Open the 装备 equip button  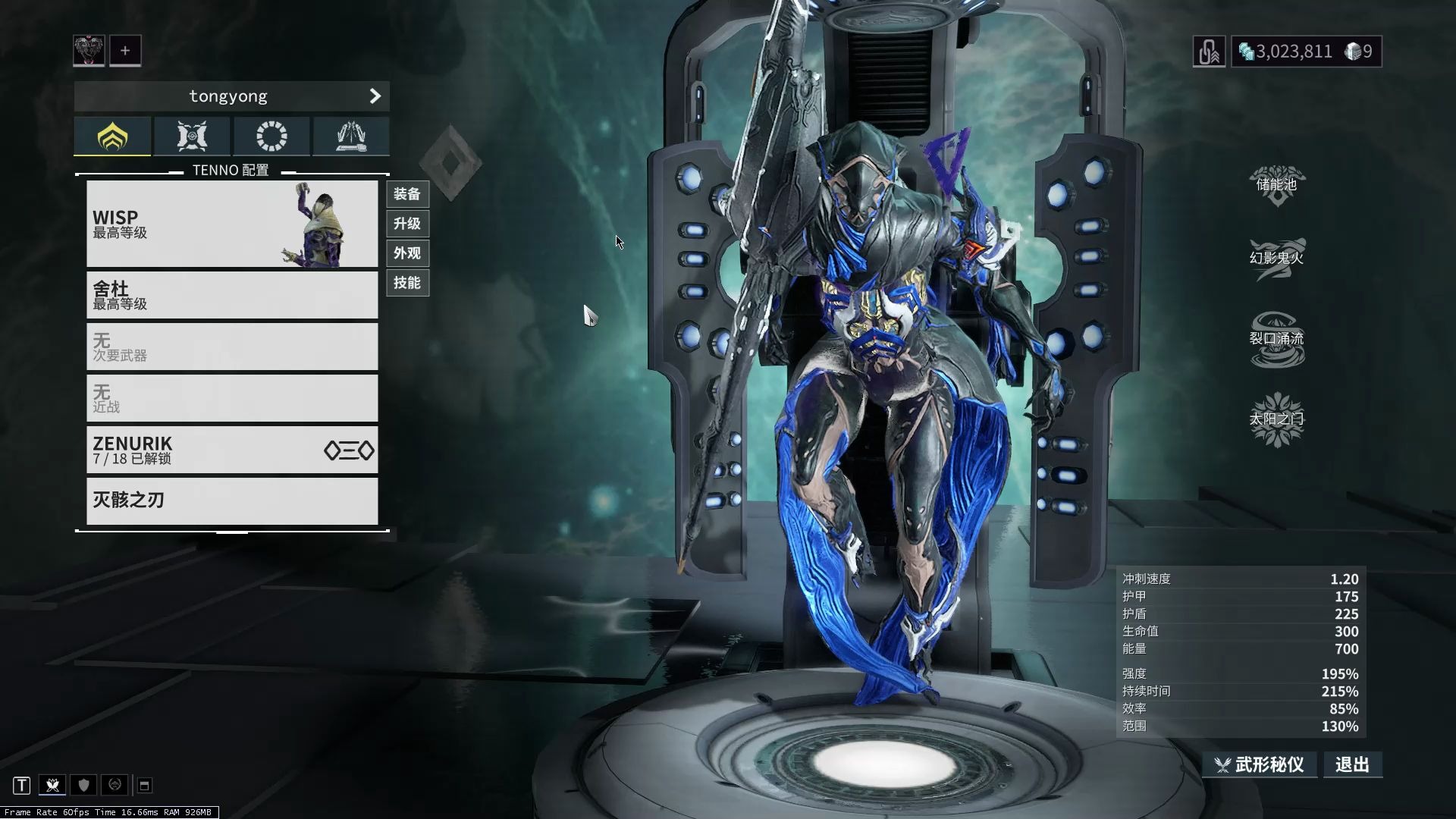(x=407, y=194)
